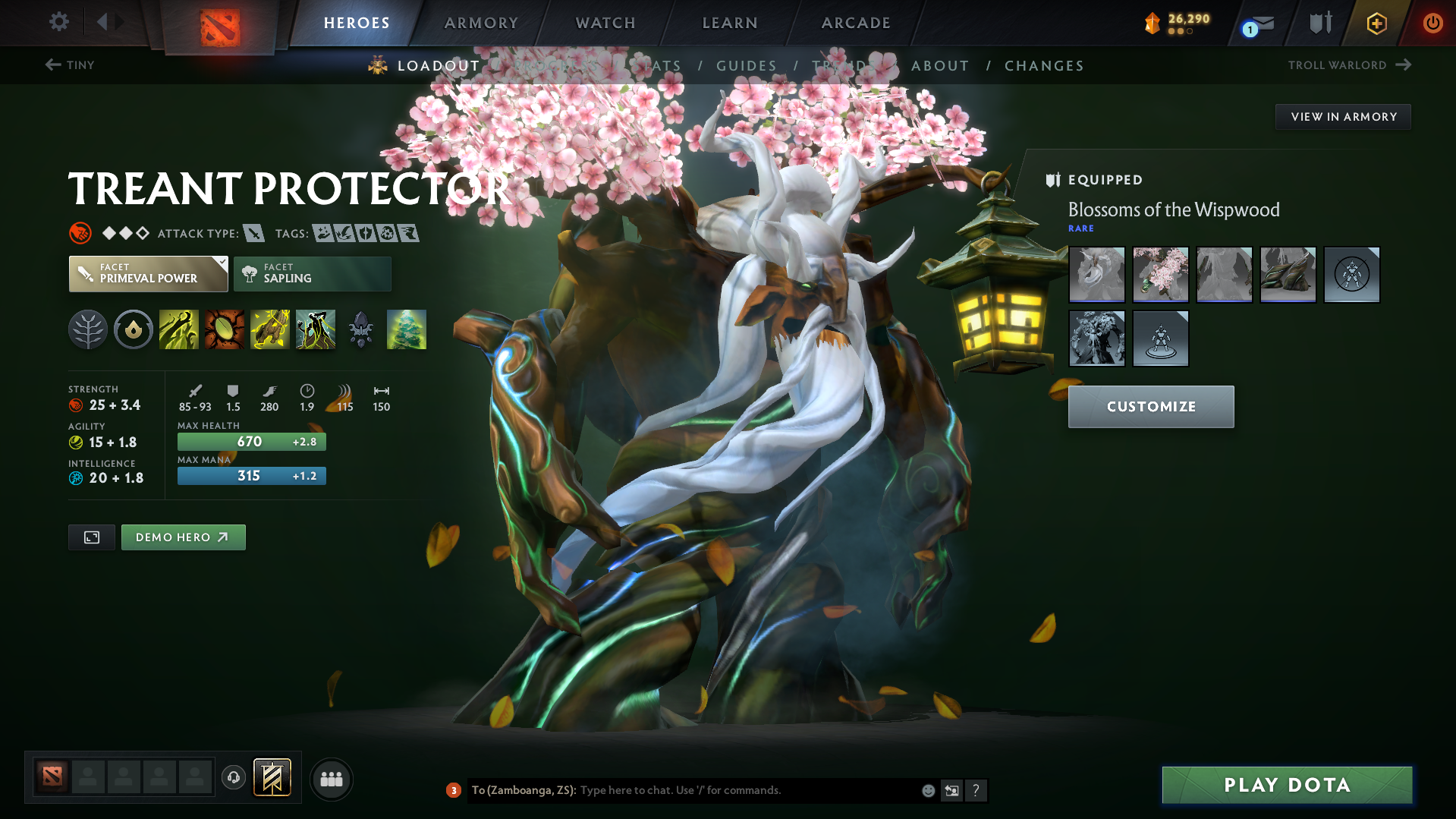The width and height of the screenshot is (1456, 819).
Task: Expand the Primeval Power facet dropdown
Action: (x=222, y=263)
